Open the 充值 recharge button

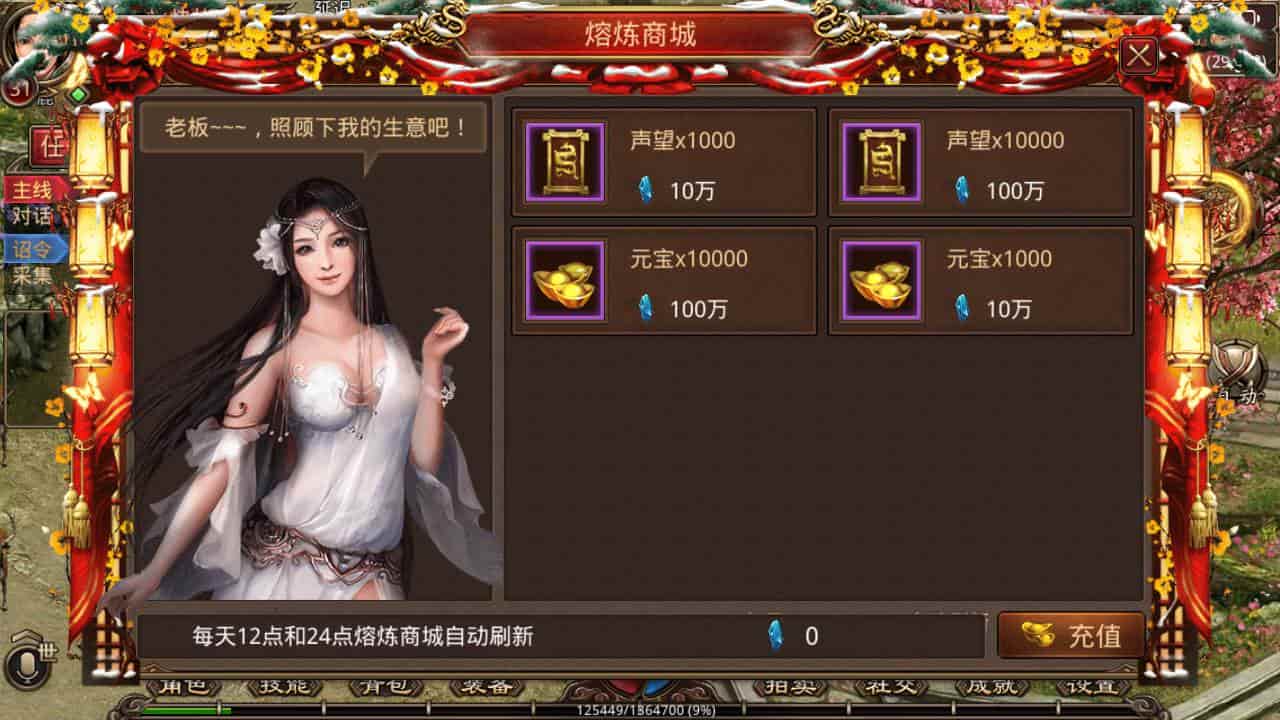pyautogui.click(x=1071, y=635)
